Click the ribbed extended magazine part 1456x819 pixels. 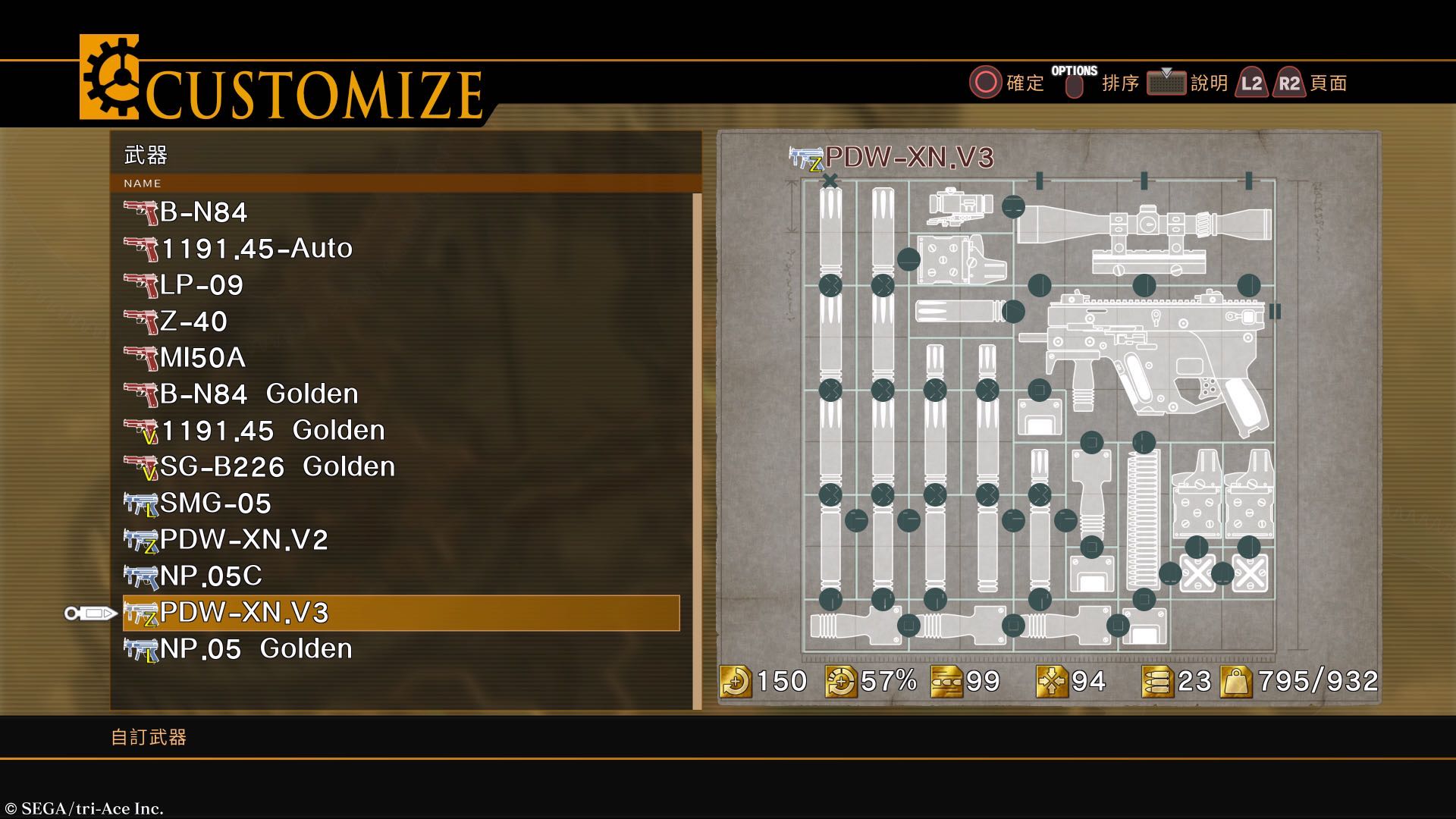1142,519
